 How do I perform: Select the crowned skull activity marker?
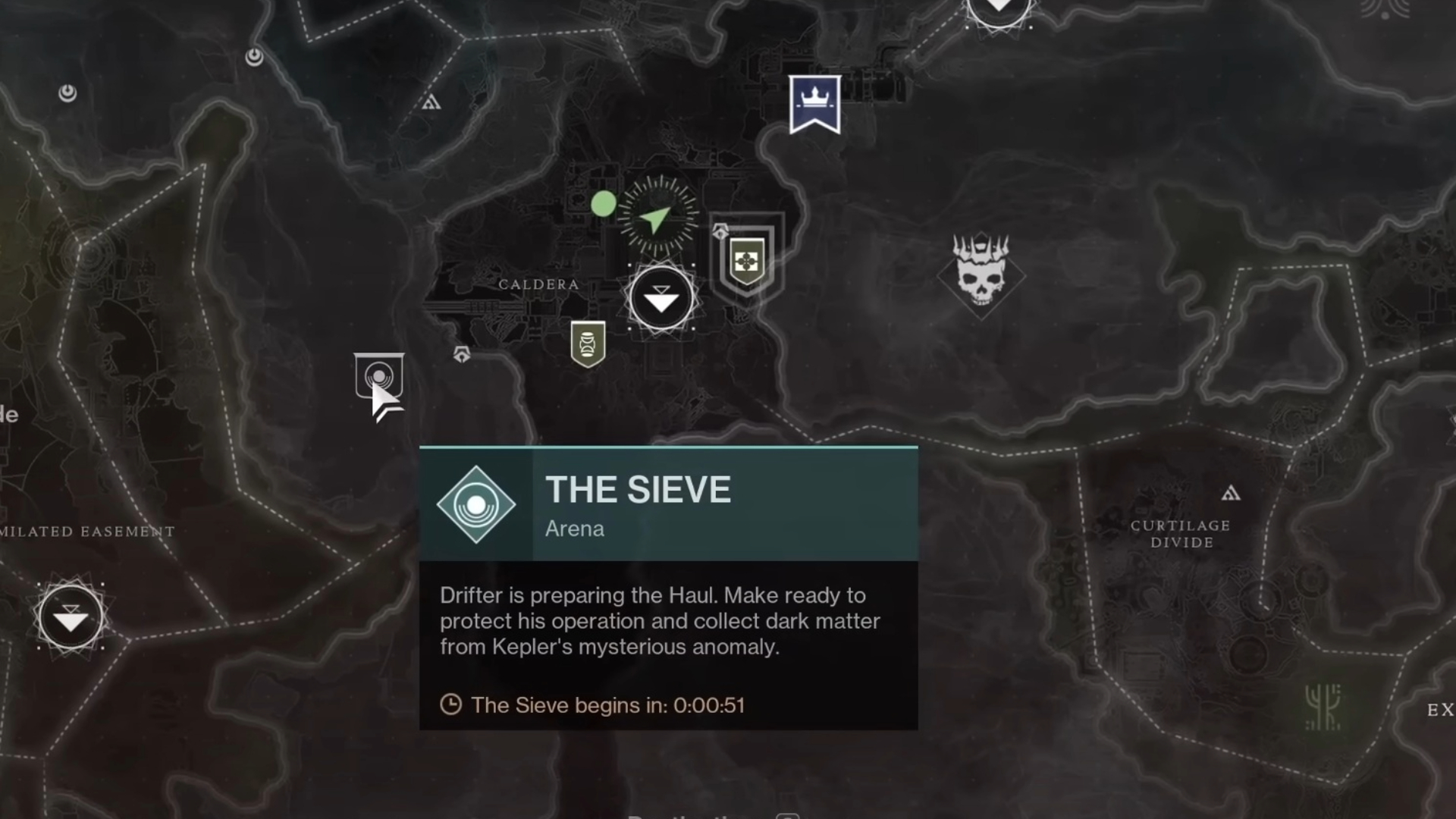[981, 272]
